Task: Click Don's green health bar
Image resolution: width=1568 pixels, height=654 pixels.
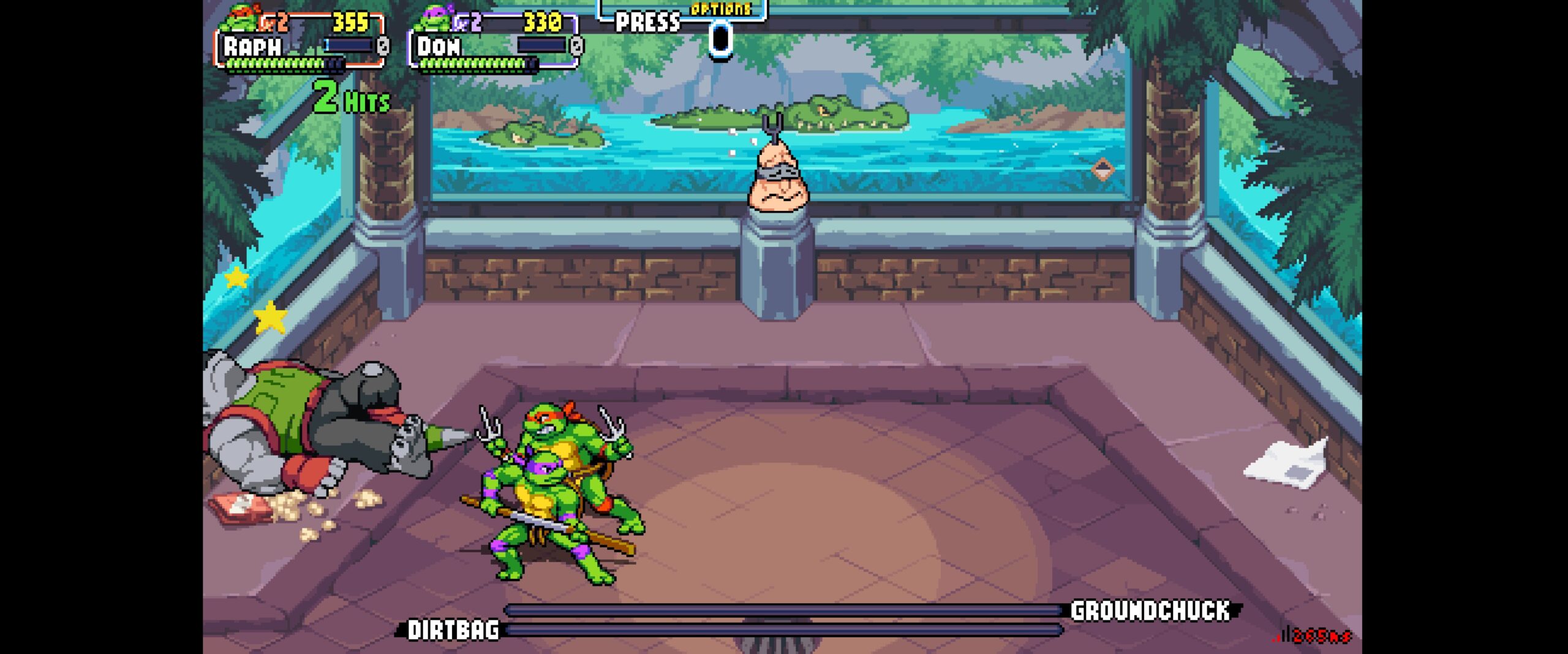Action: tap(472, 63)
